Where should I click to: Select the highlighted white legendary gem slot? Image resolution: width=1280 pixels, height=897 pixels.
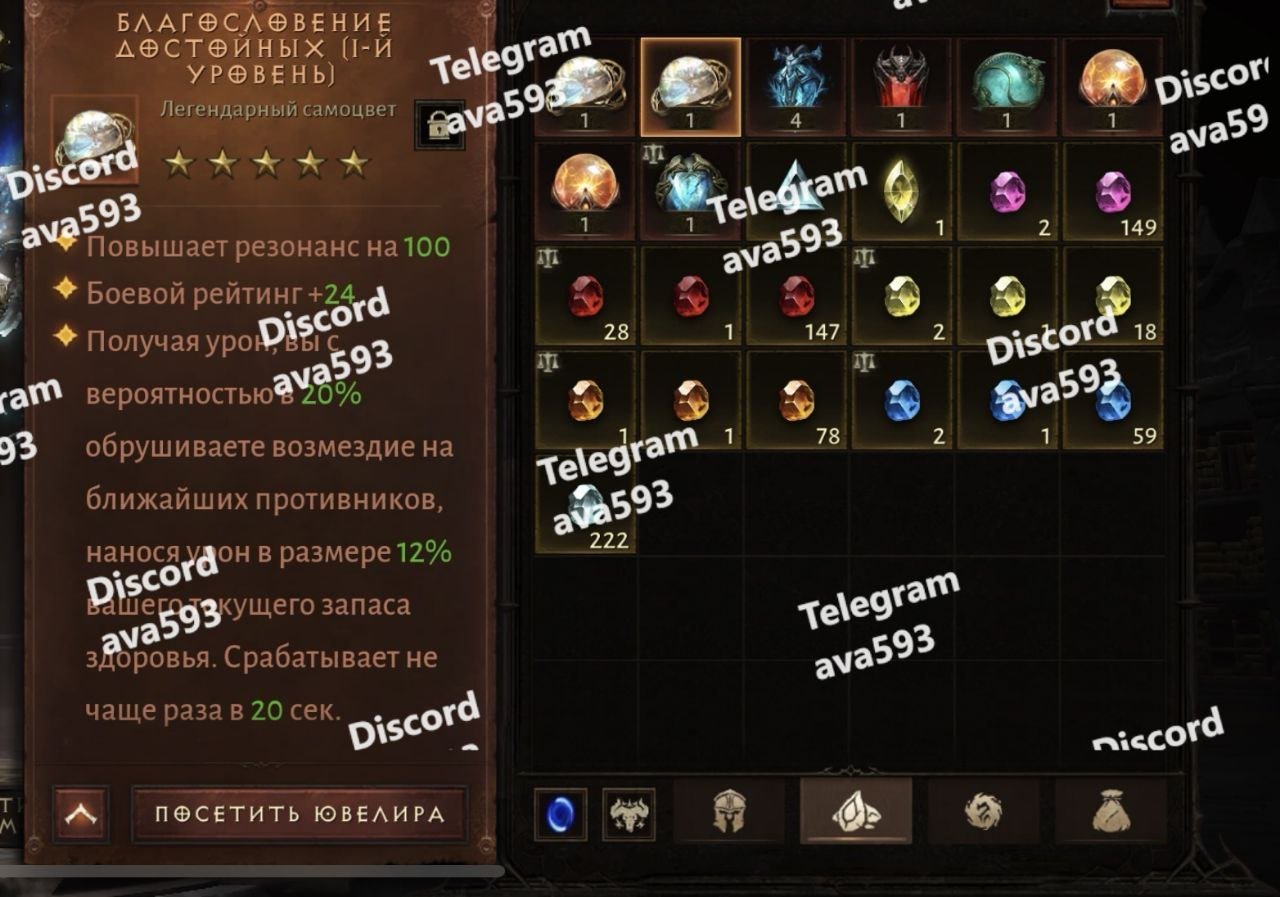(691, 87)
